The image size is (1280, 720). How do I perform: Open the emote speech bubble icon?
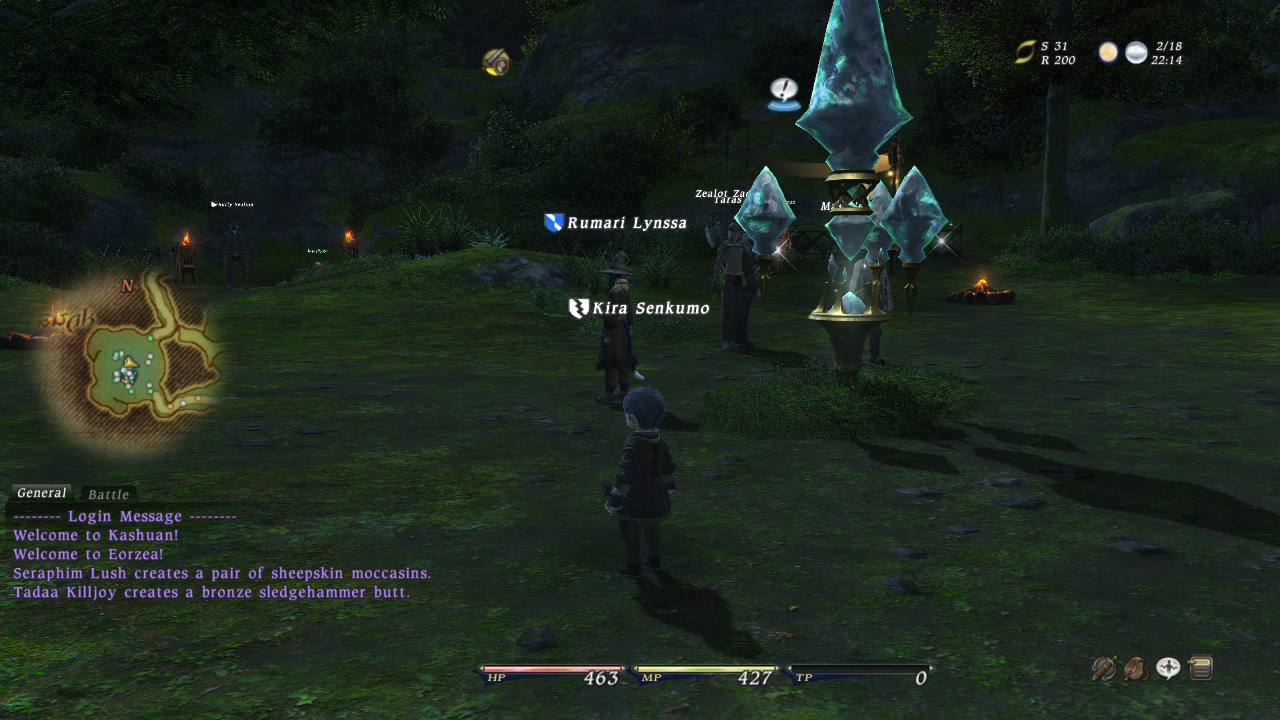1168,668
